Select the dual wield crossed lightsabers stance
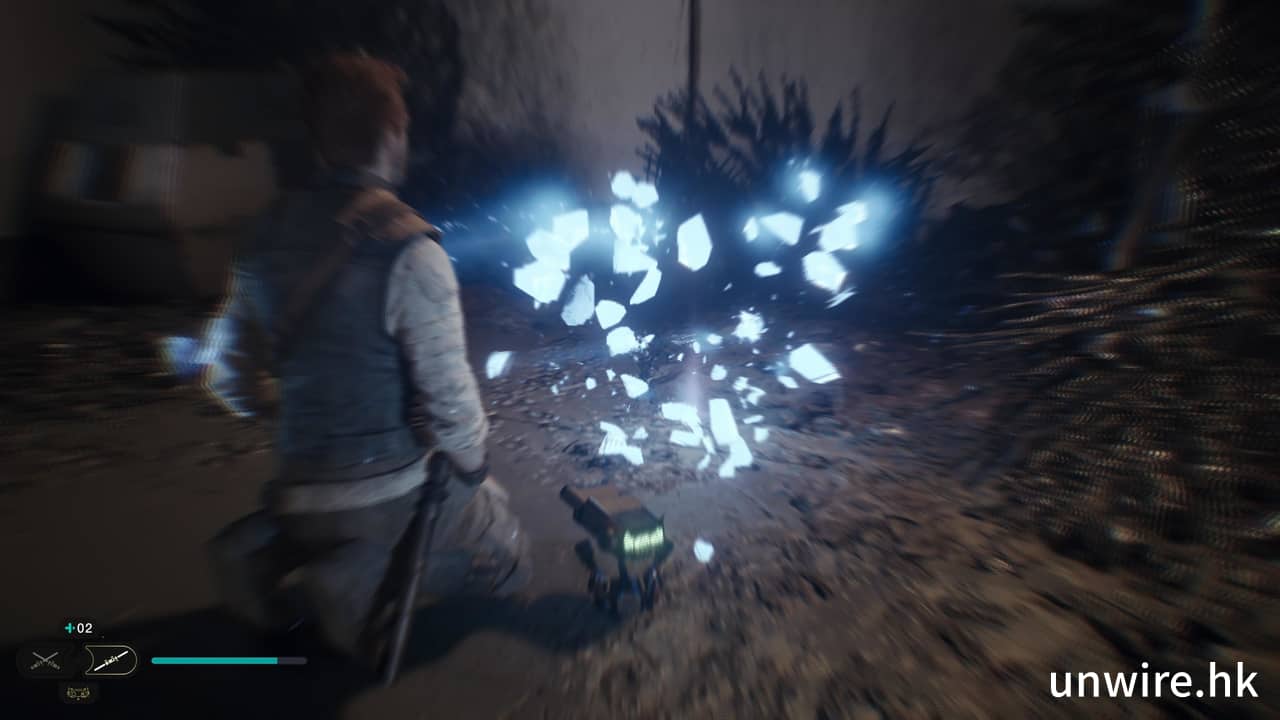This screenshot has width=1280, height=720. point(44,660)
